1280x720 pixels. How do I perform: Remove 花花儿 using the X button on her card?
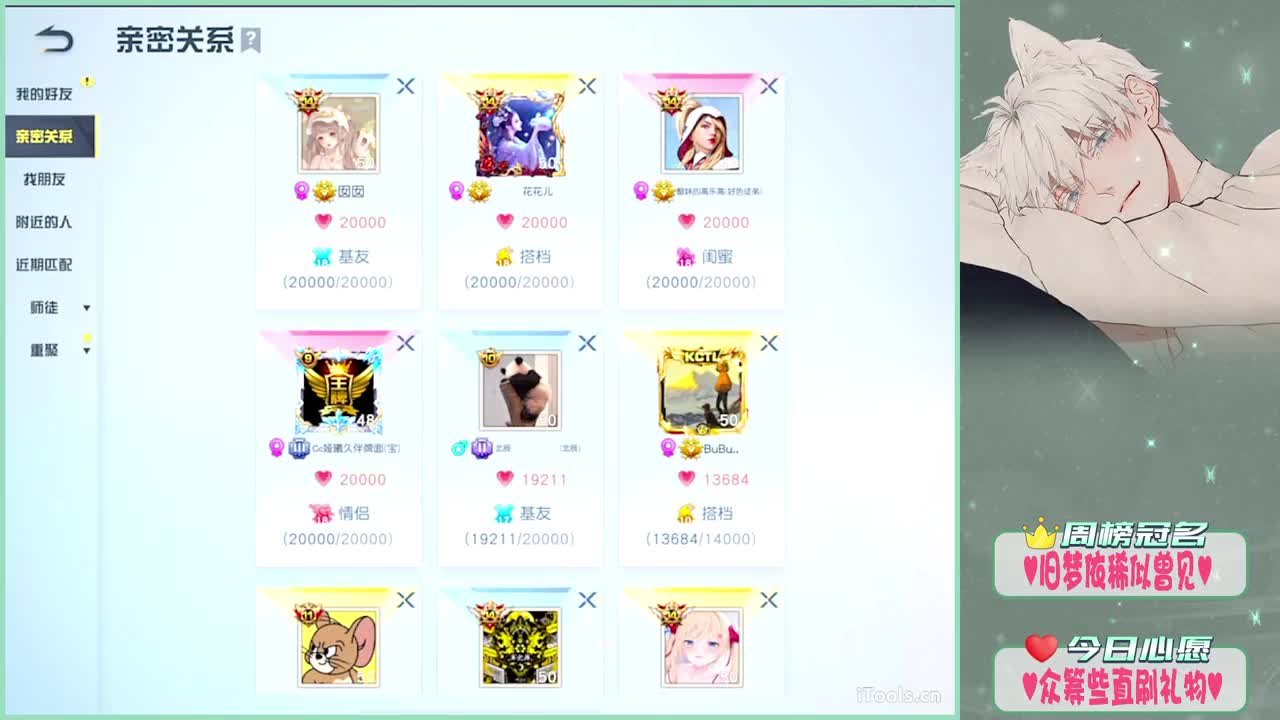tap(587, 86)
